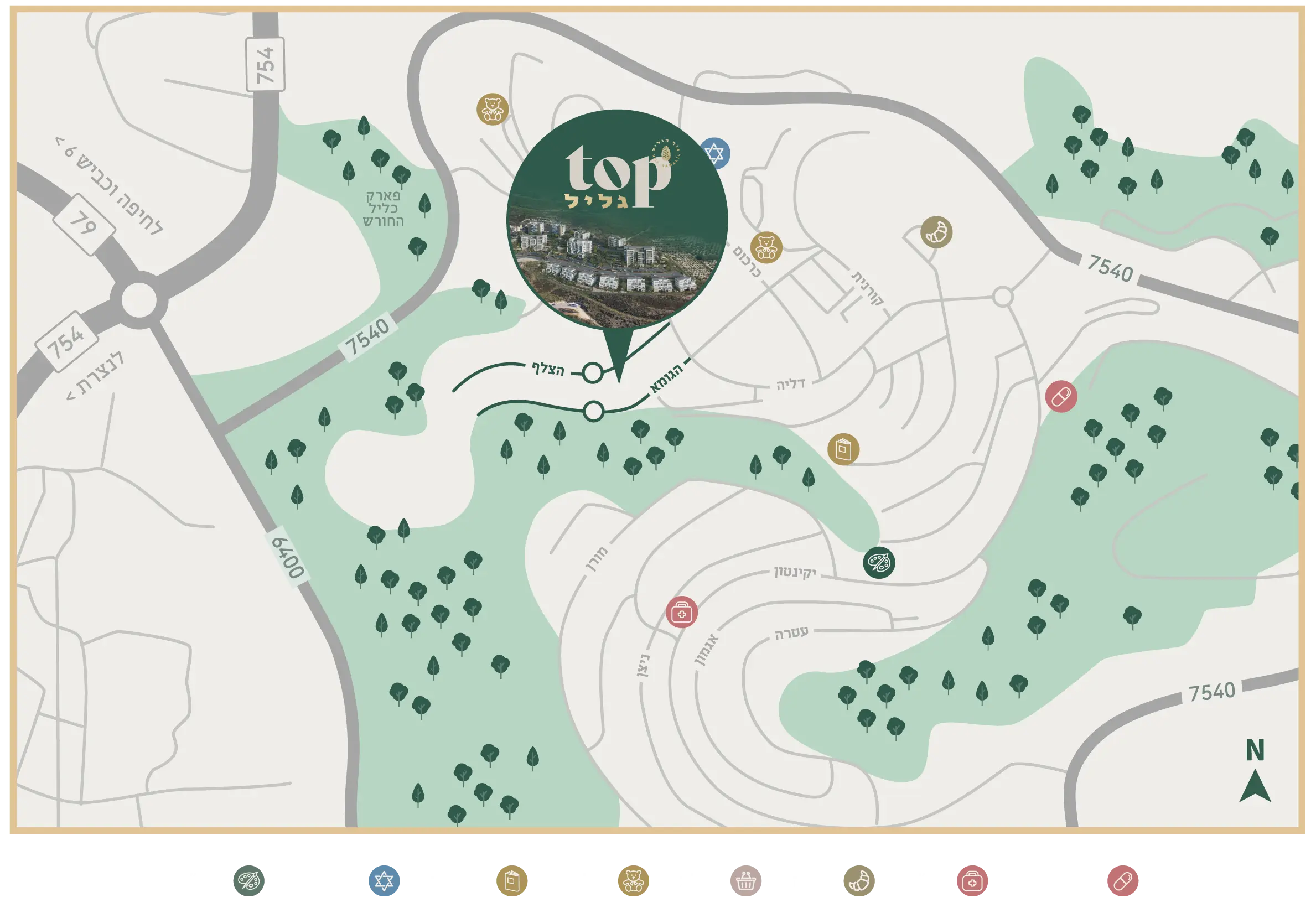
Task: Select the palette entry in the legend
Action: point(248,881)
